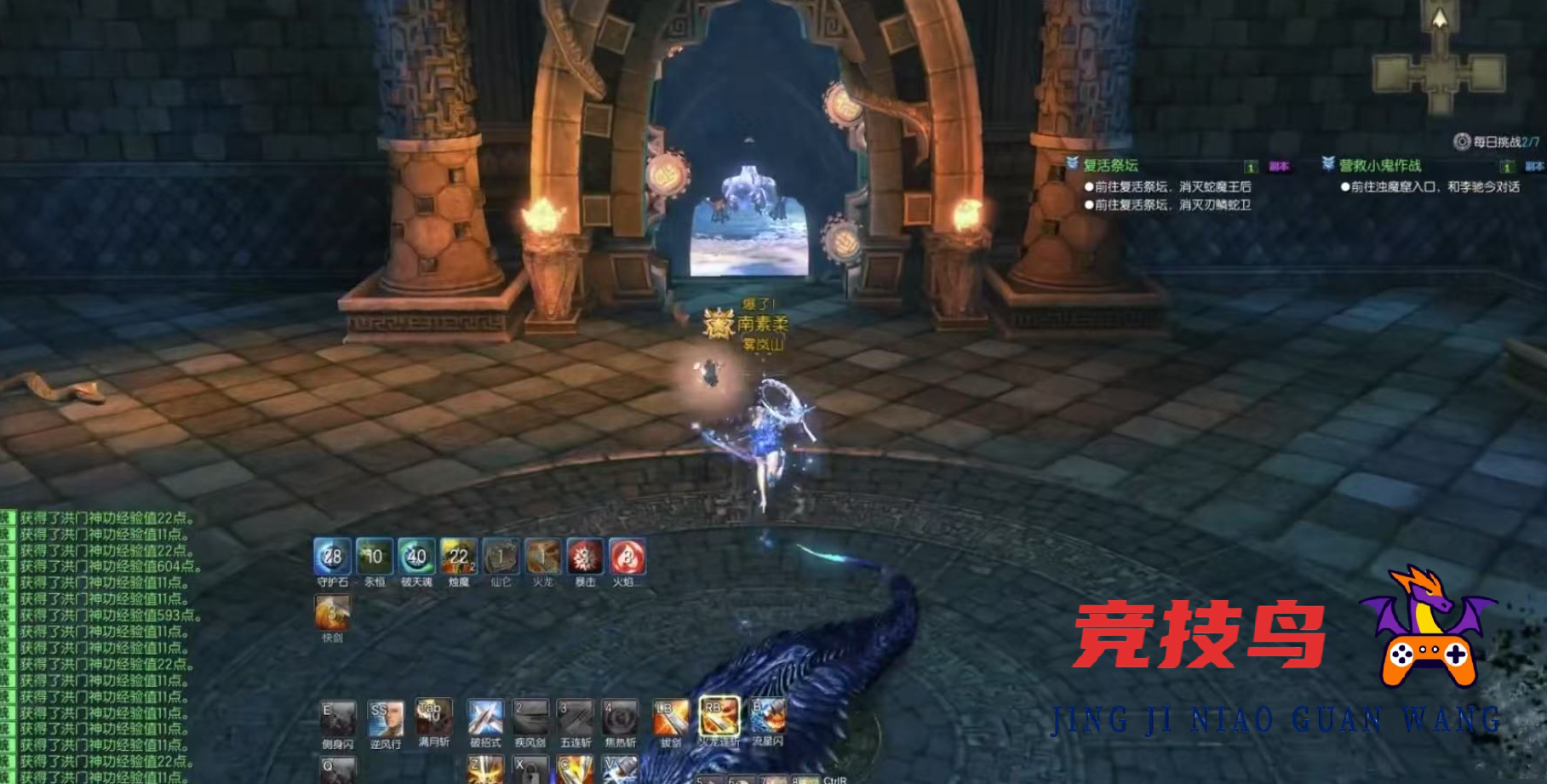
Task: Use the 焦热斩 skill
Action: [620, 718]
